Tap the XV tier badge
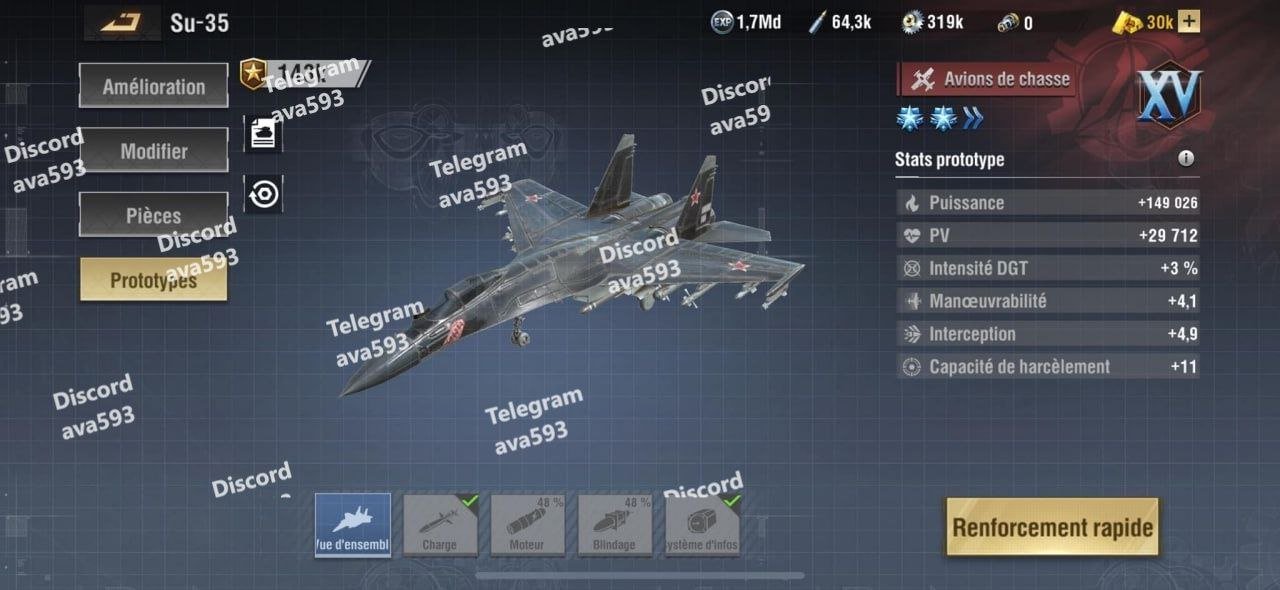Screen dimensions: 1280x590 click(x=1168, y=96)
